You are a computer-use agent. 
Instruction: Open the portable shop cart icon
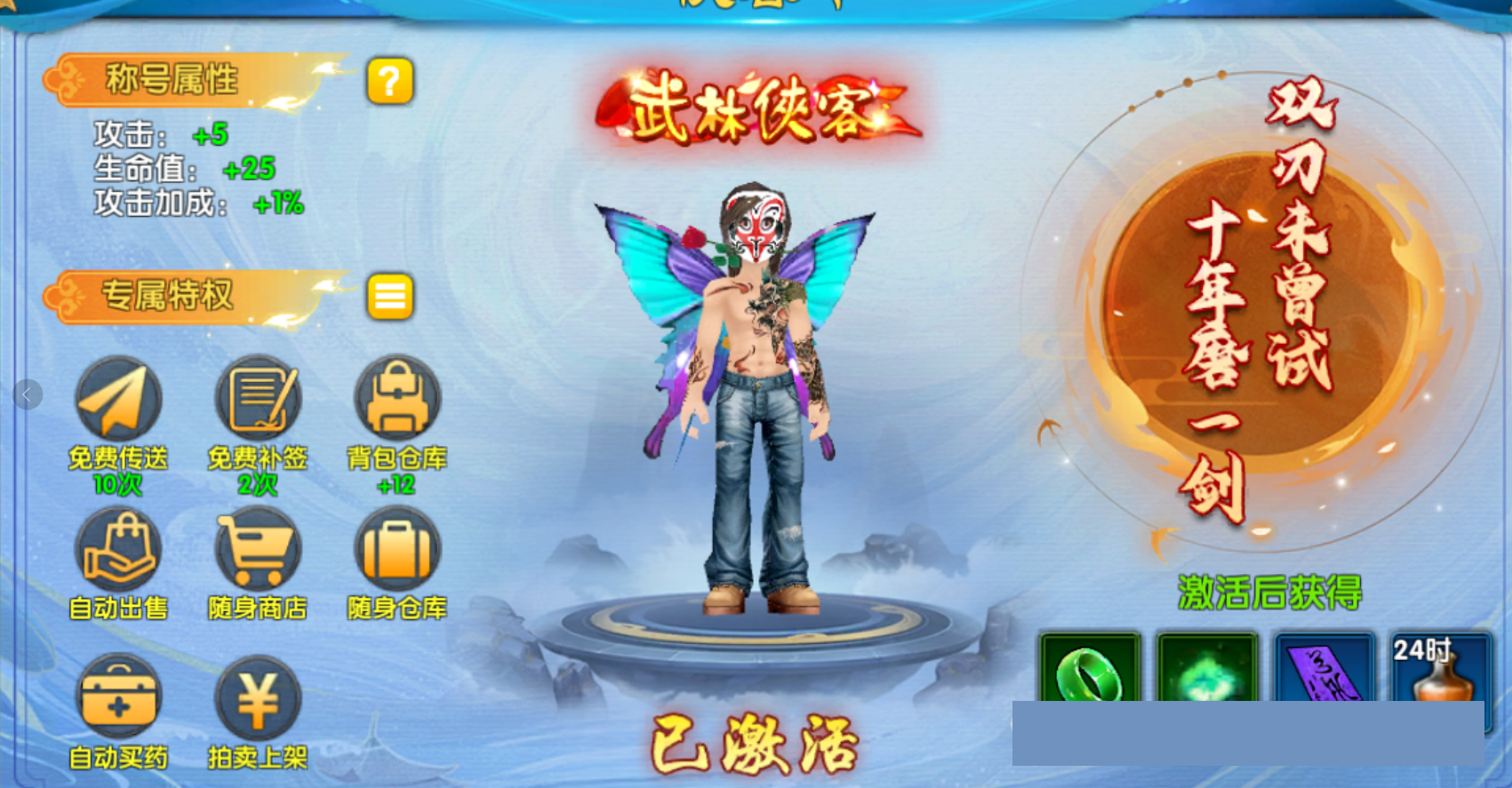click(x=258, y=549)
